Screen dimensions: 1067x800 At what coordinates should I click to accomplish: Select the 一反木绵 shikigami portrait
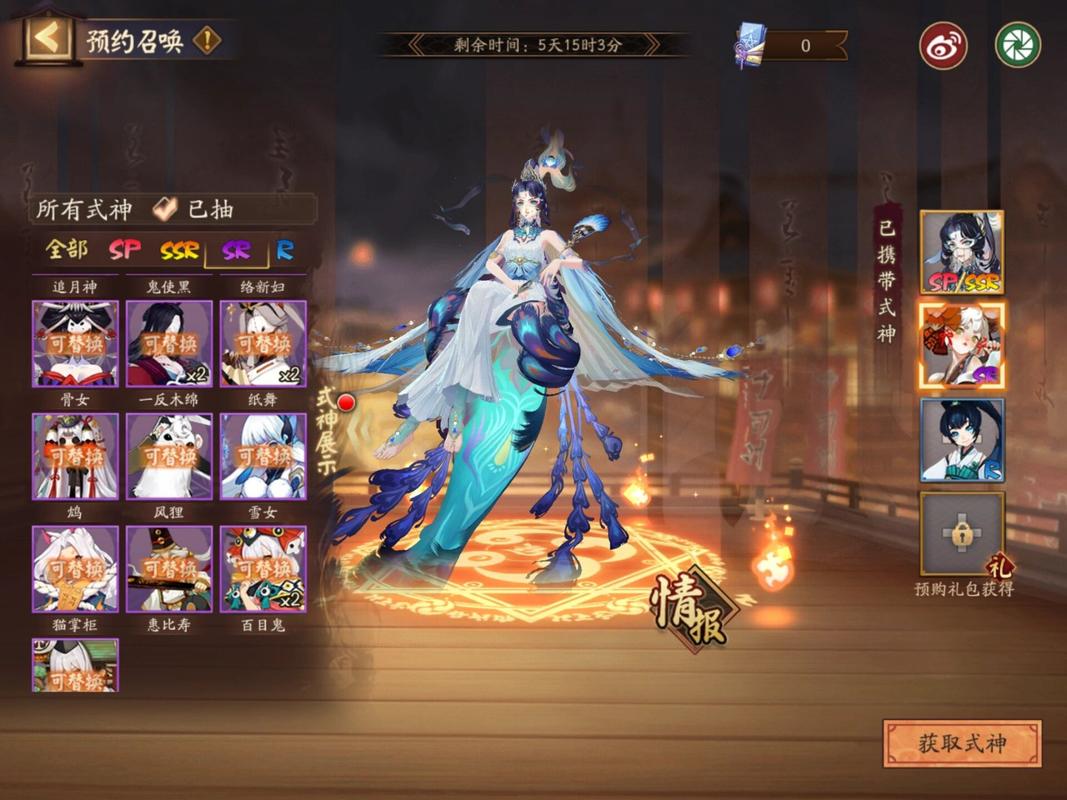click(169, 456)
